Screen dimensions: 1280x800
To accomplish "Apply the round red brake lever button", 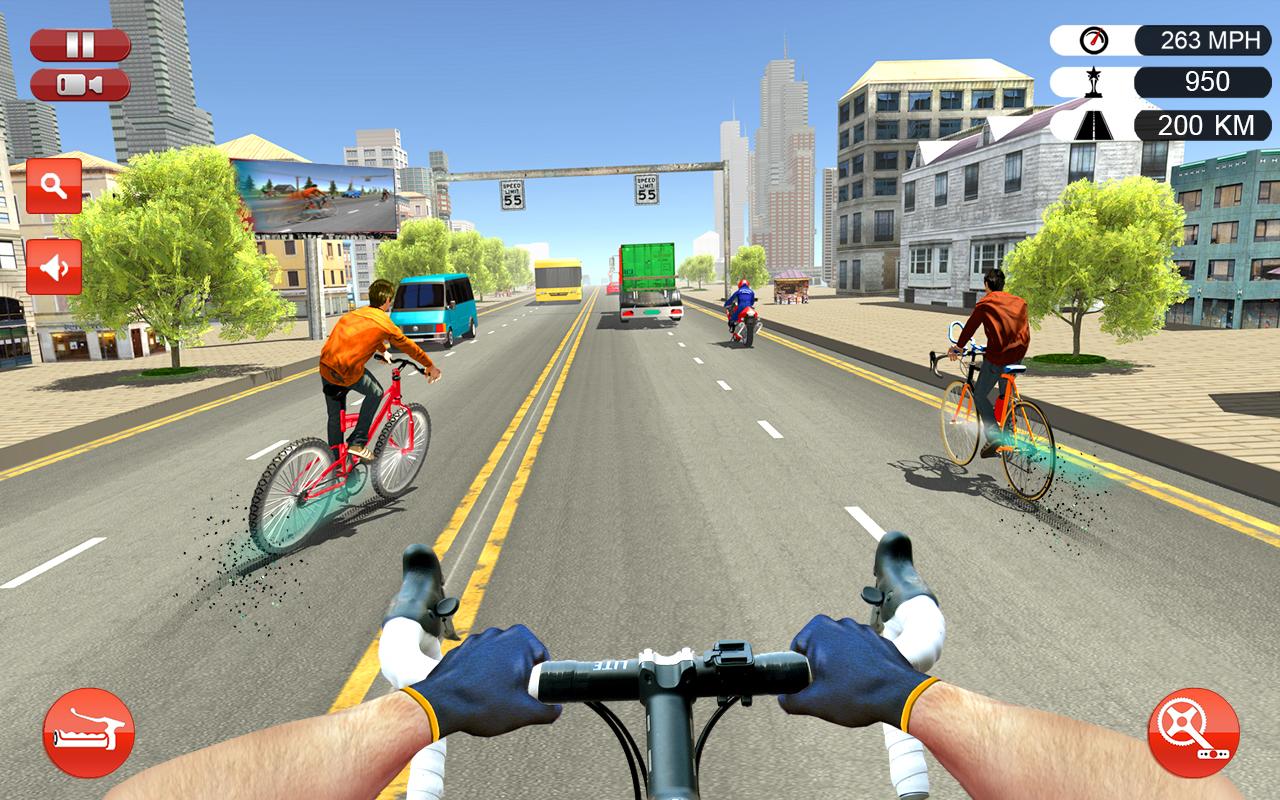I will (89, 733).
